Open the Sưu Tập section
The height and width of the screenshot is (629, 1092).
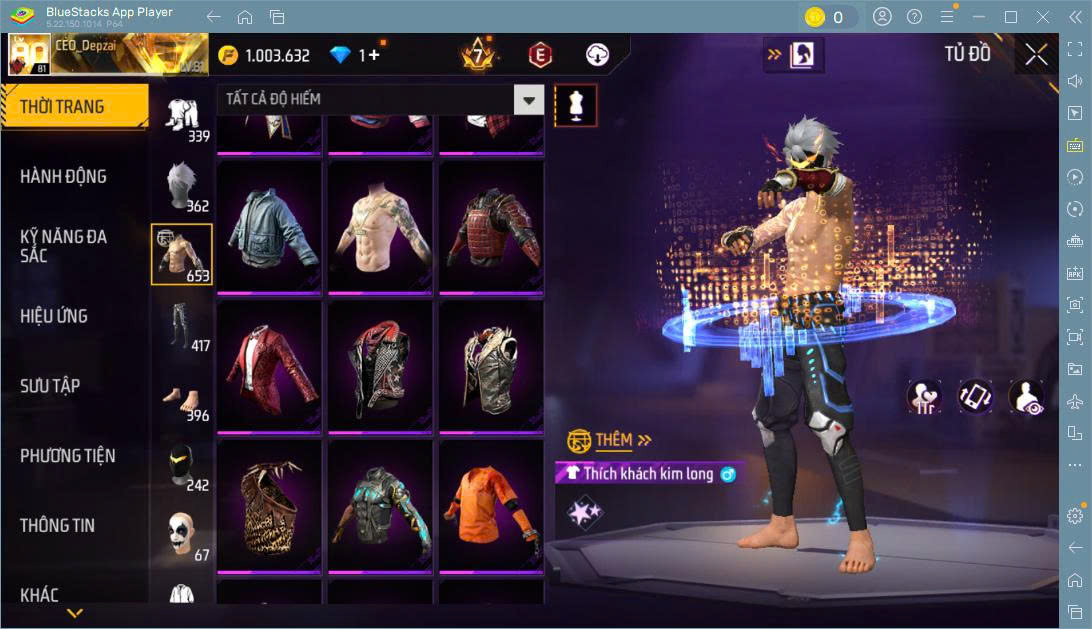[x=50, y=386]
